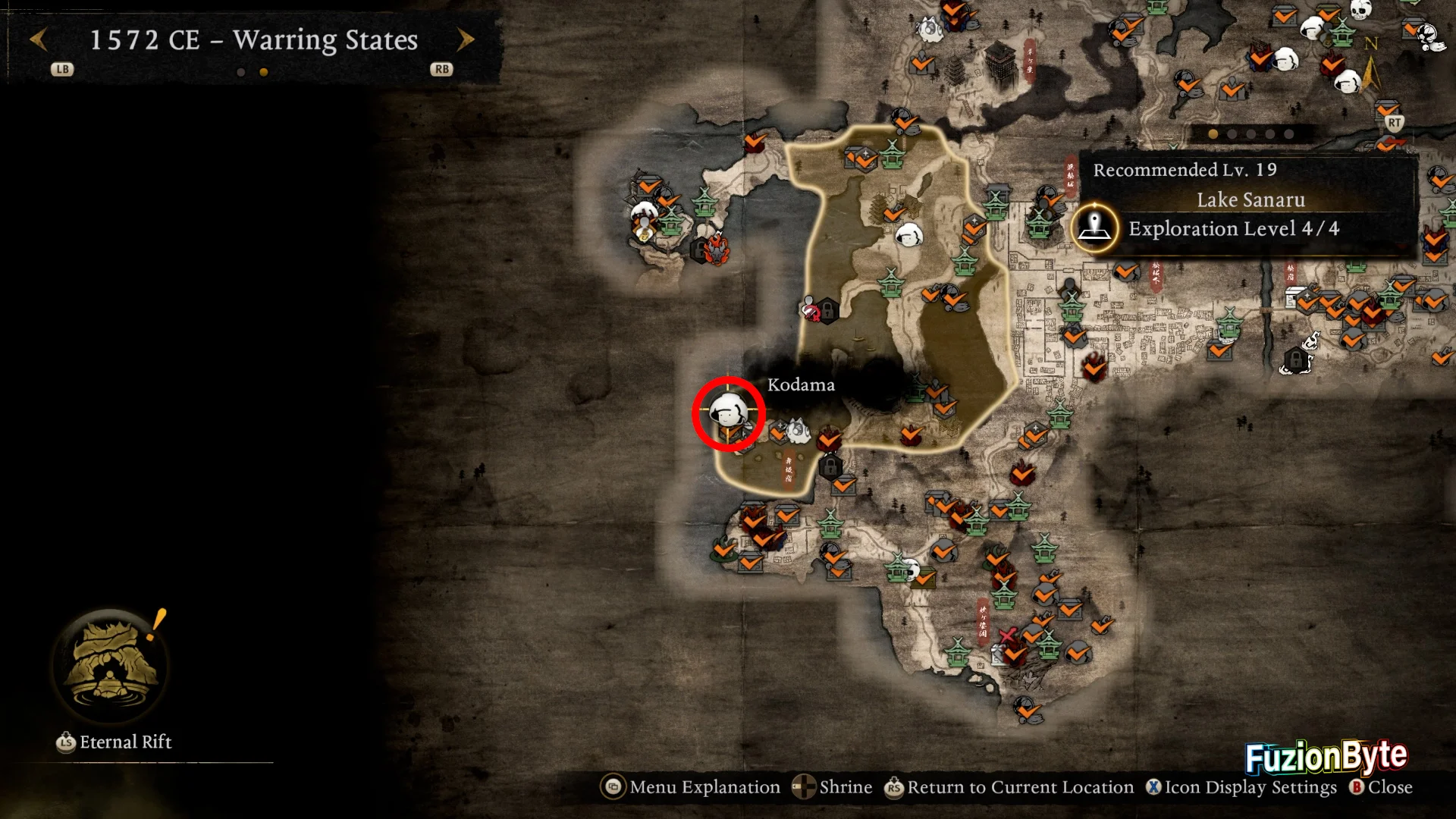Switch to the next era with right arrow
The width and height of the screenshot is (1456, 819).
pyautogui.click(x=466, y=39)
